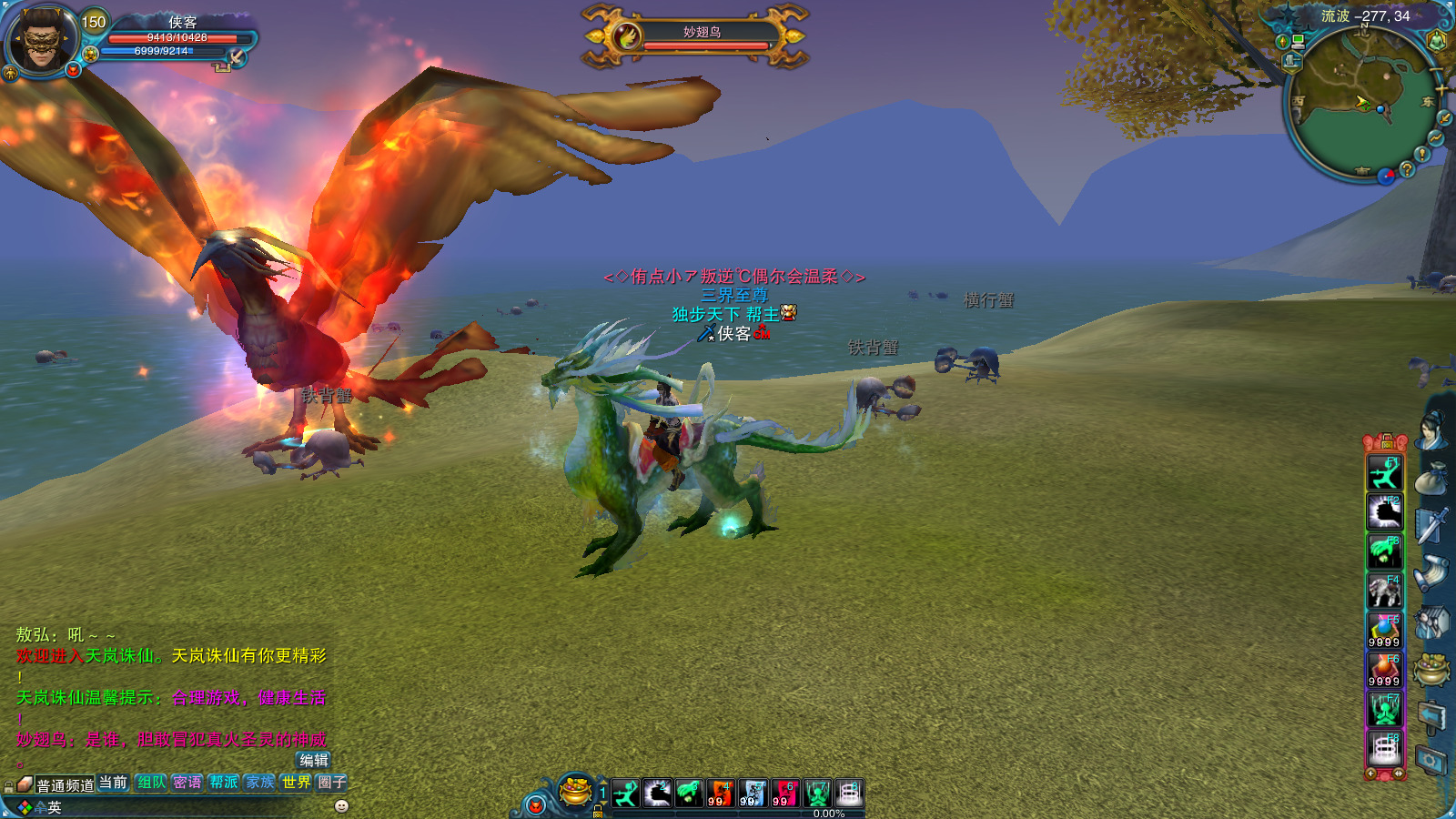The height and width of the screenshot is (819, 1456).
Task: Choose the 家族 family chat tab
Action: (x=260, y=782)
